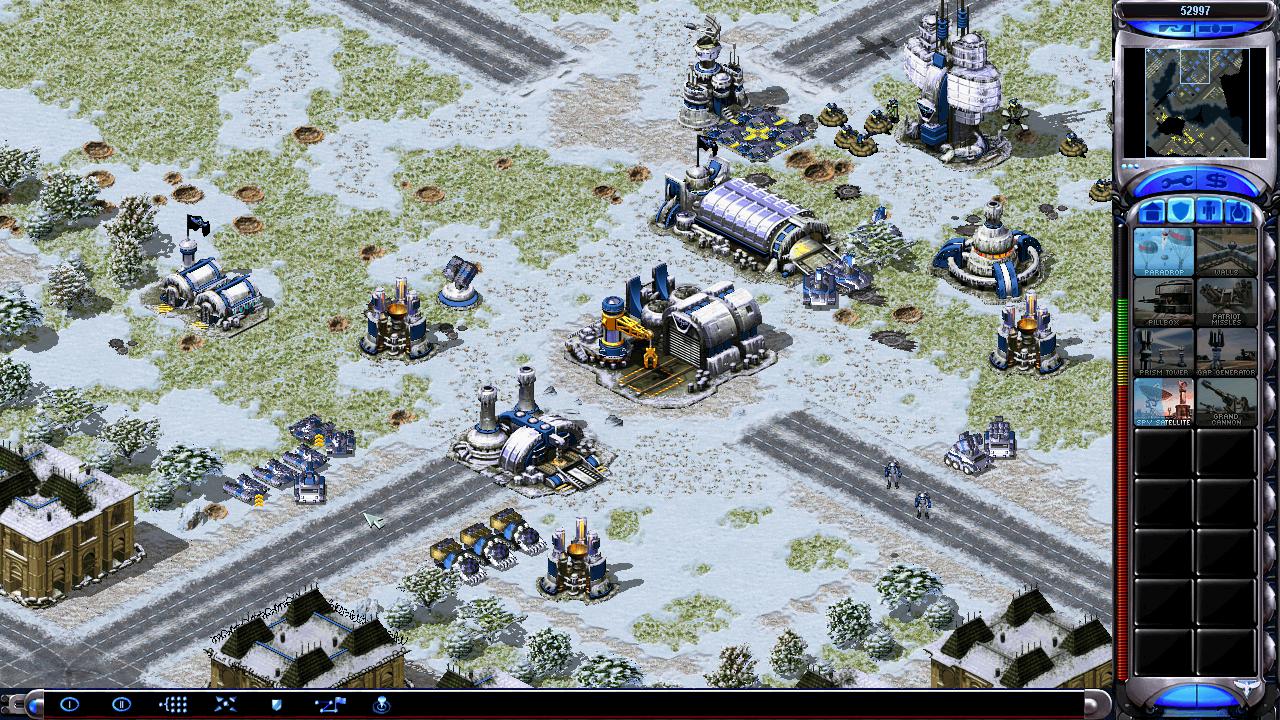Open the infantry build tab
1280x720 pixels.
[1209, 211]
